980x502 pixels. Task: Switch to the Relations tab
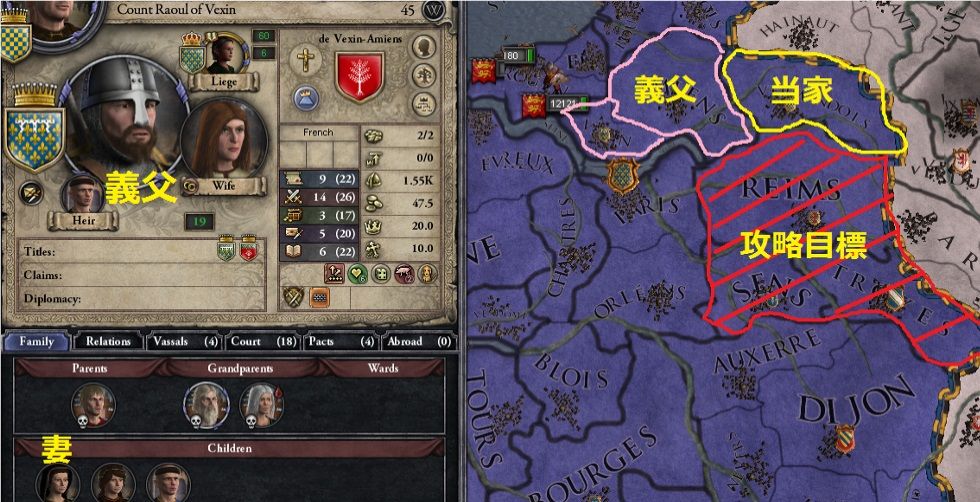(x=108, y=341)
